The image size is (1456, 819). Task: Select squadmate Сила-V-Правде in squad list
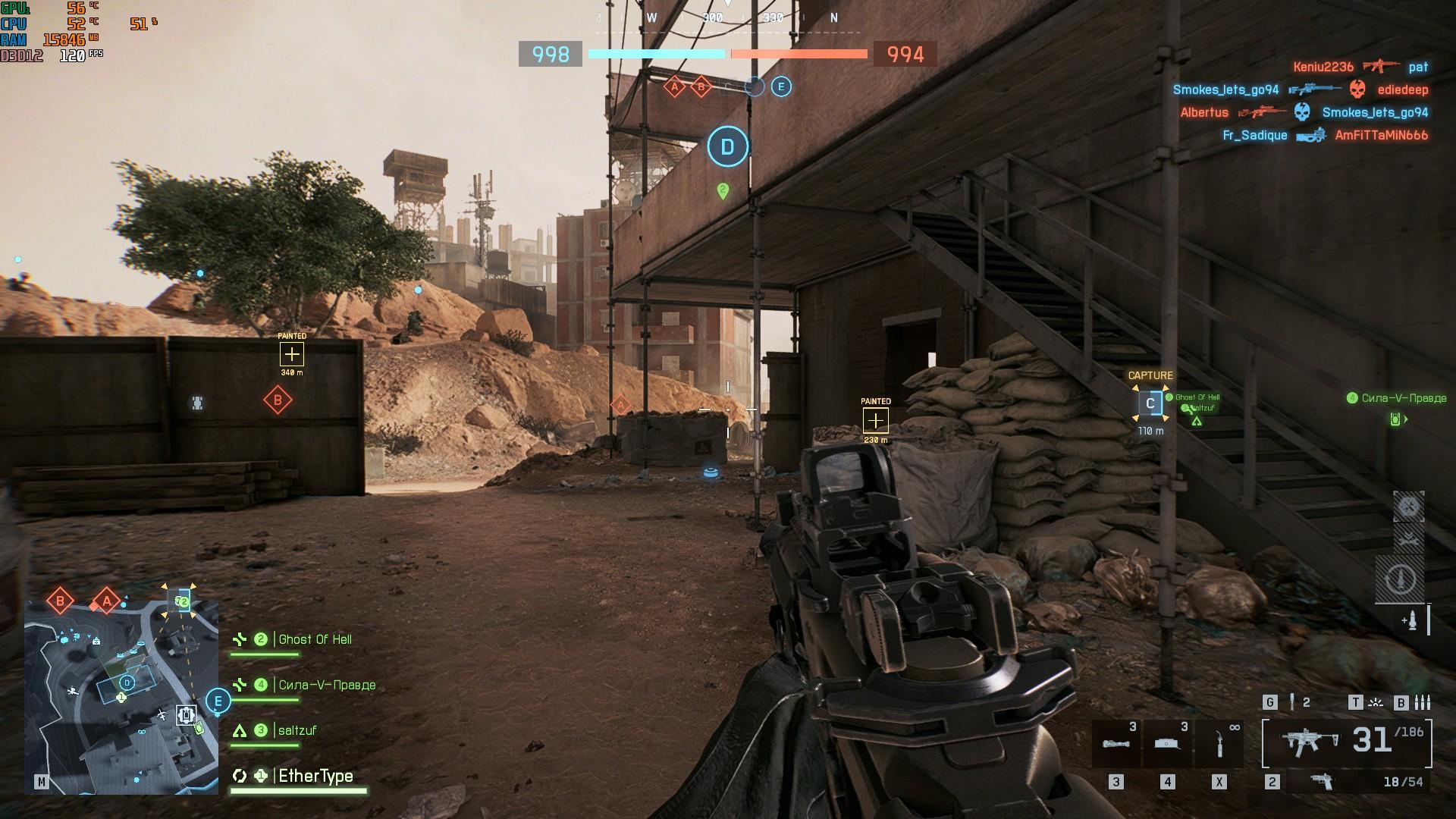326,685
